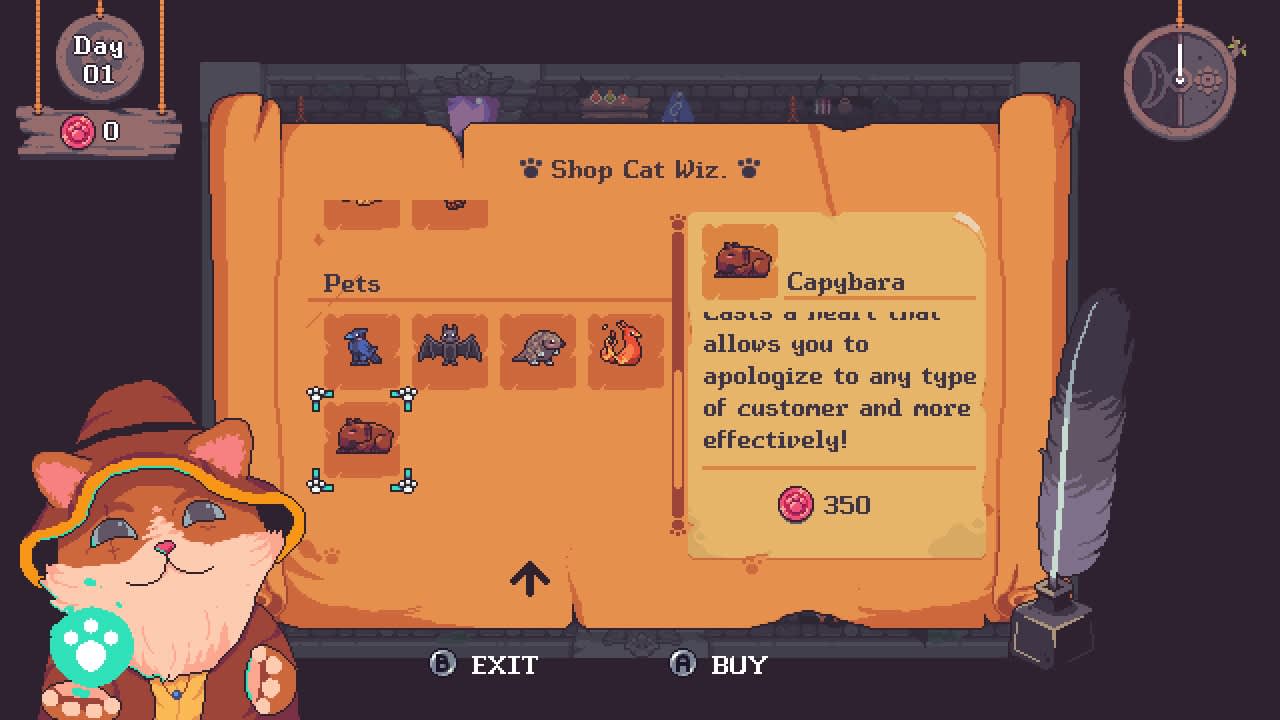Click the Capybara portrait on the info card
Viewport: 1280px width, 720px height.
[x=740, y=258]
